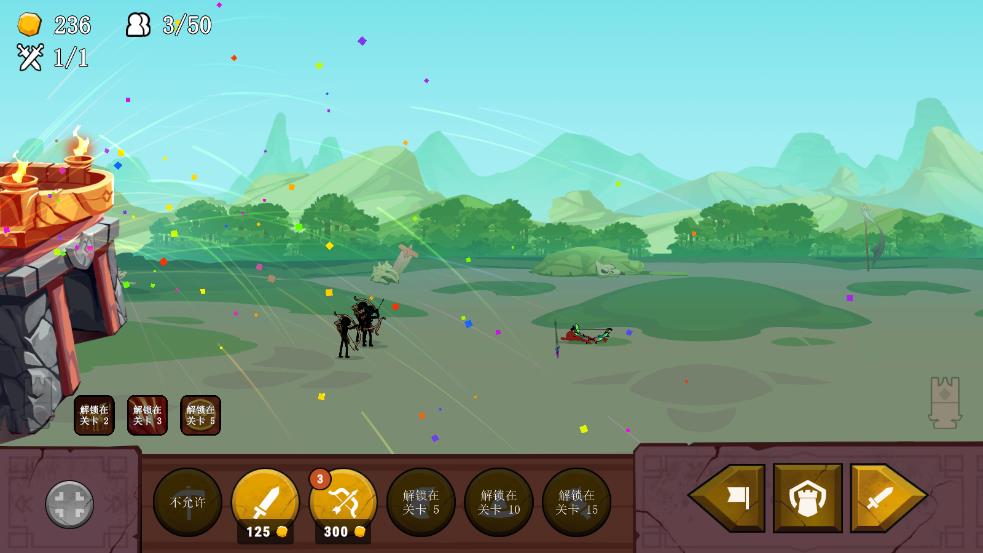Tap the skill locked until level 2
The image size is (983, 553).
coord(94,415)
